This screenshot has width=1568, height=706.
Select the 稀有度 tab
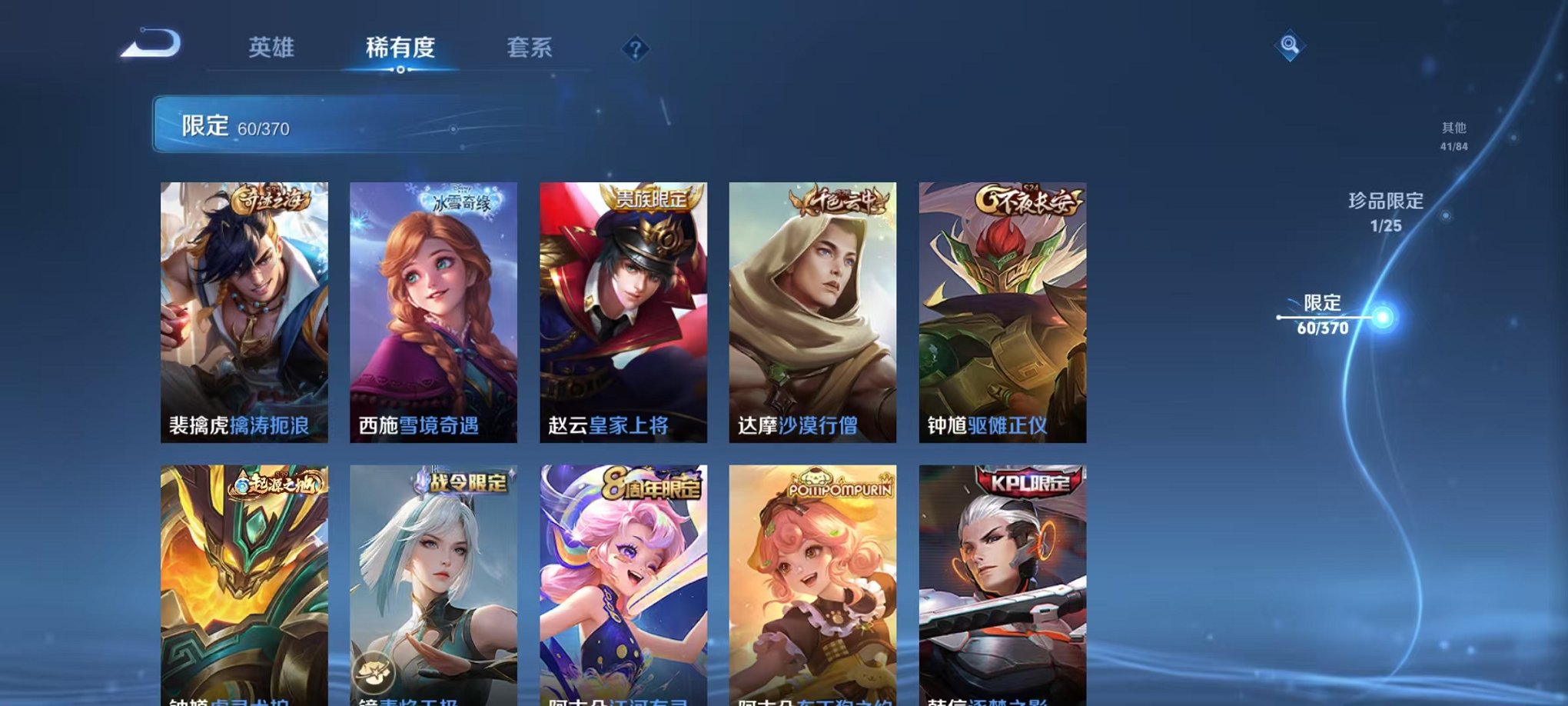point(400,46)
